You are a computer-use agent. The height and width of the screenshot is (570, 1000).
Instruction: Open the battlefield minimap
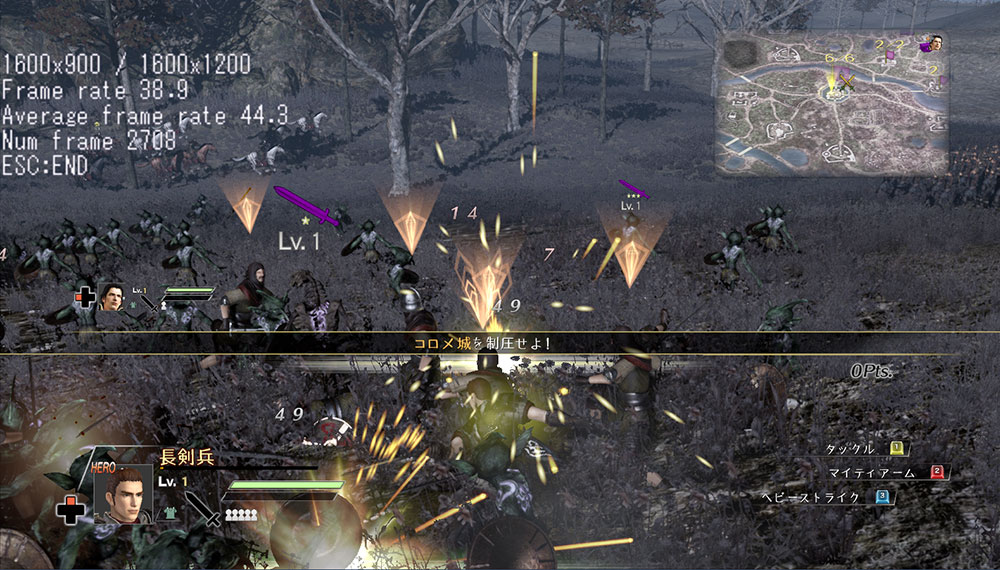click(x=830, y=103)
